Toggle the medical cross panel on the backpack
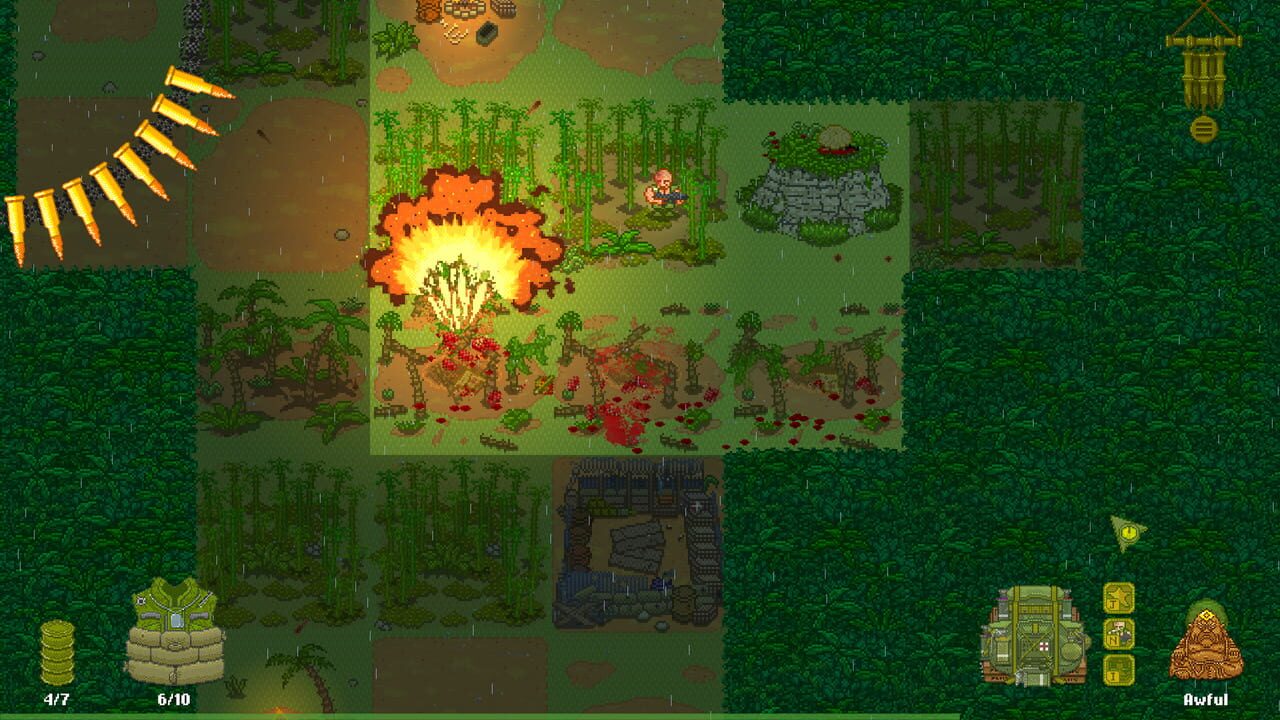The height and width of the screenshot is (720, 1280). (1043, 646)
